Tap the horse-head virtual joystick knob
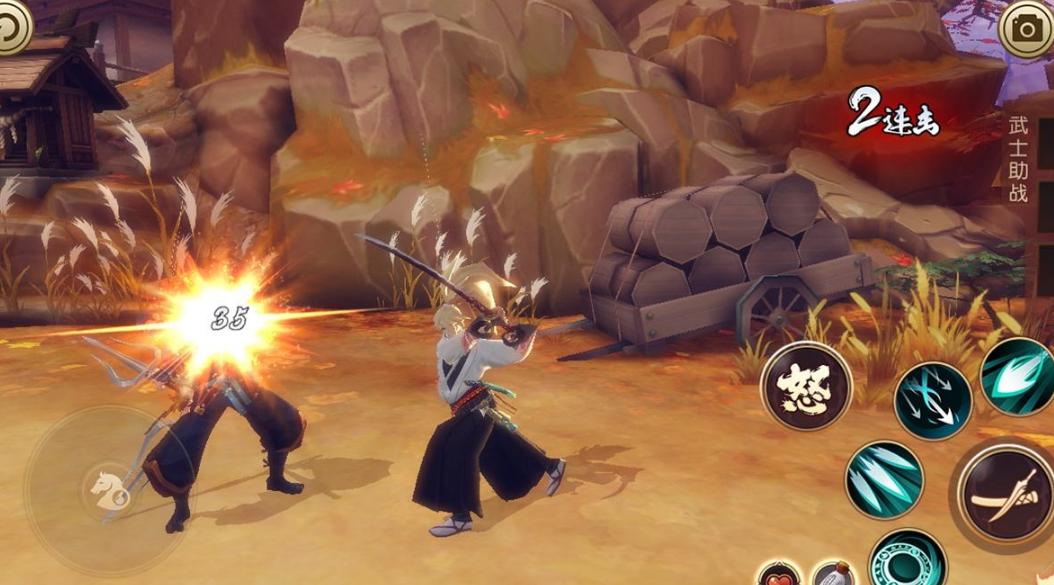The width and height of the screenshot is (1054, 585). [107, 489]
